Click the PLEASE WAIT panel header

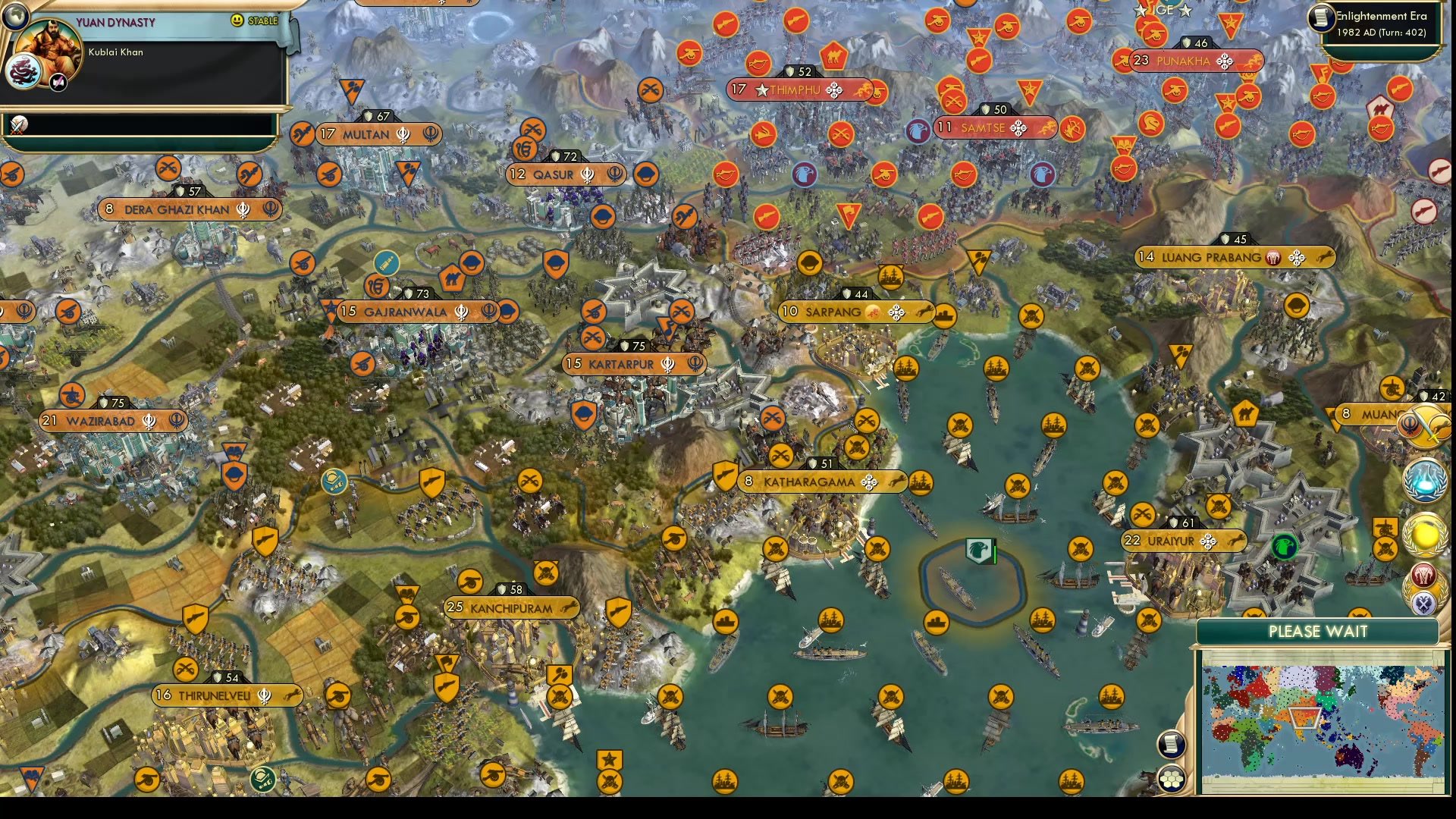pos(1318,630)
